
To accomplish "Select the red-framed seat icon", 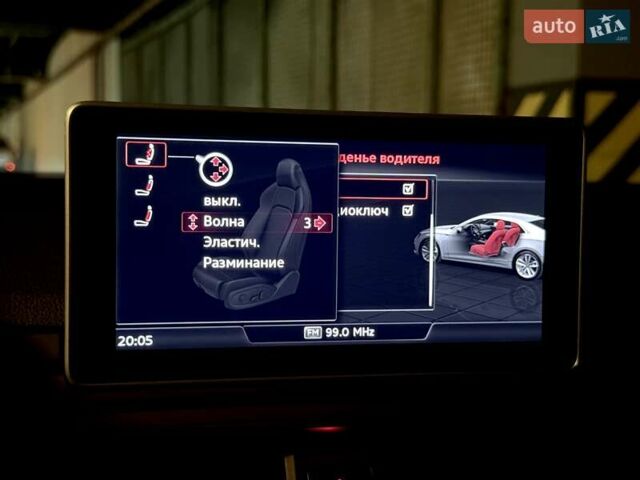I will pos(144,154).
